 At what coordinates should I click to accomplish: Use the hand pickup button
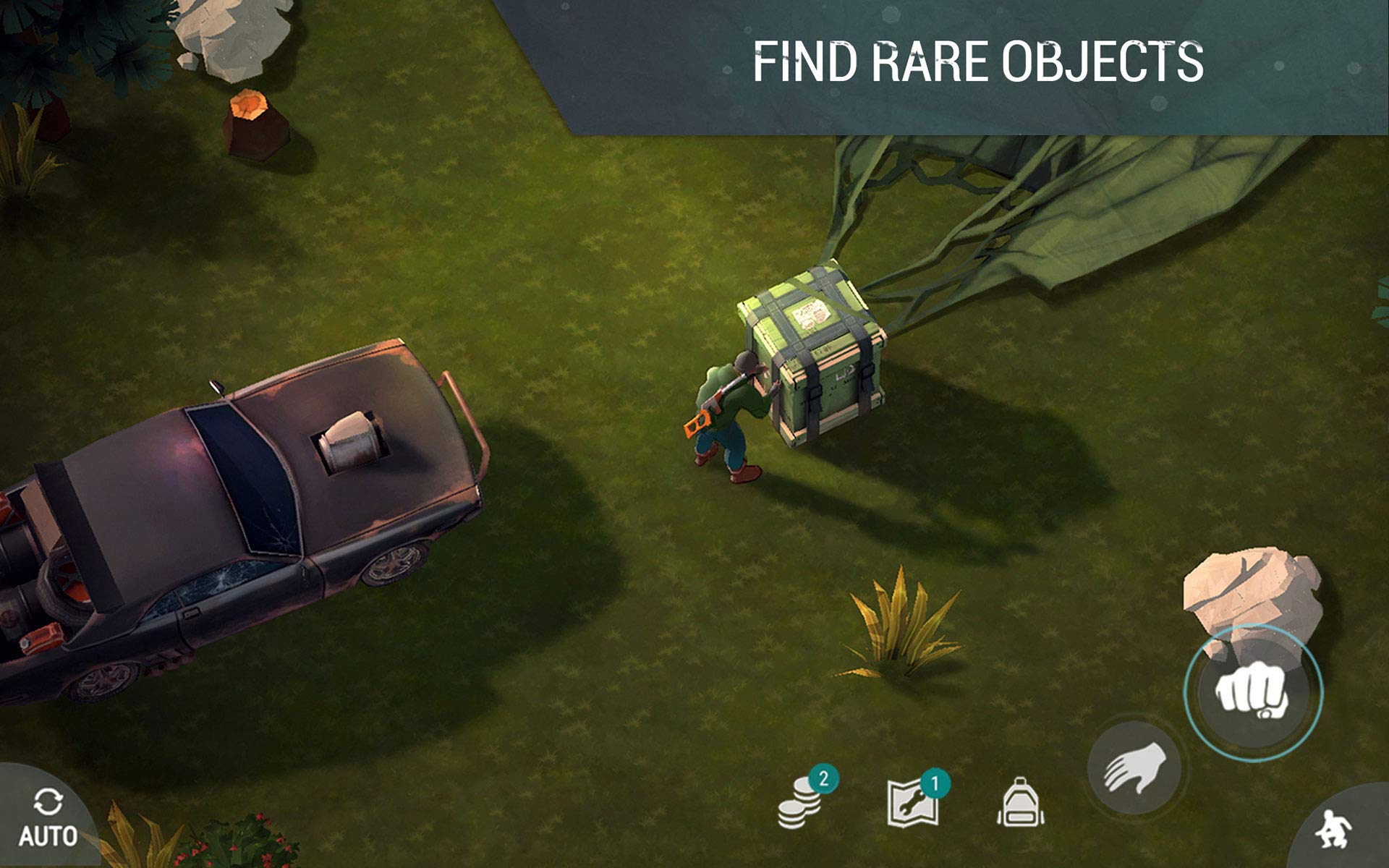click(1134, 768)
